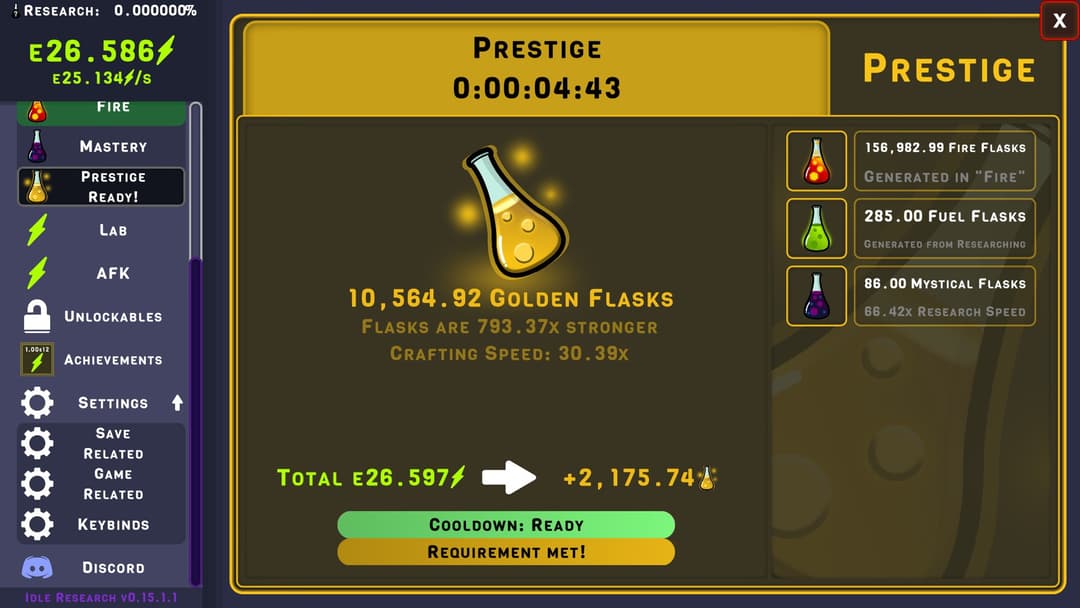Select the Prestige Ready! menu entry
Image resolution: width=1080 pixels, height=608 pixels.
tap(101, 187)
